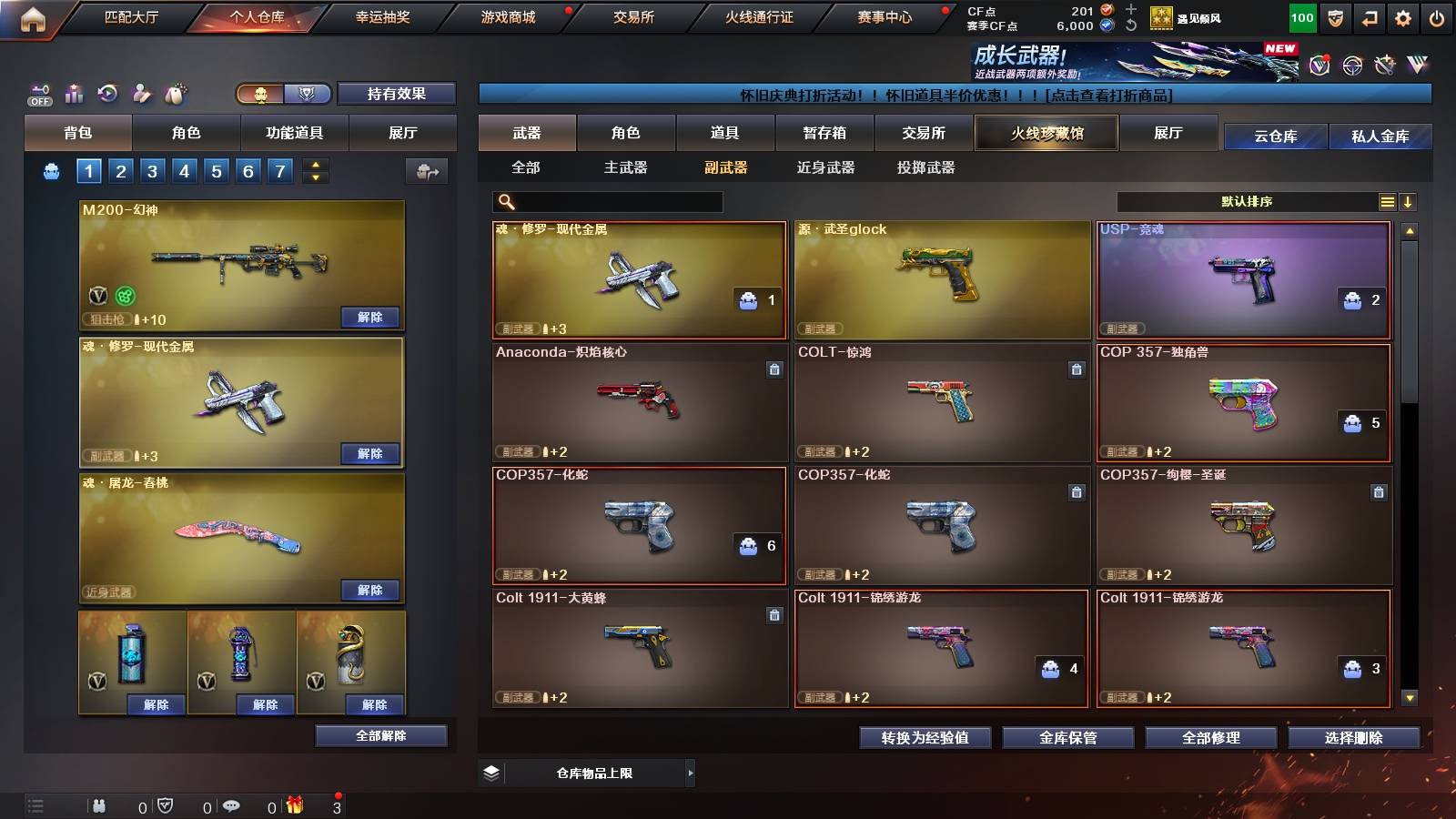Open the 交易所 menu in the top bar
The image size is (1456, 819).
coord(632,16)
